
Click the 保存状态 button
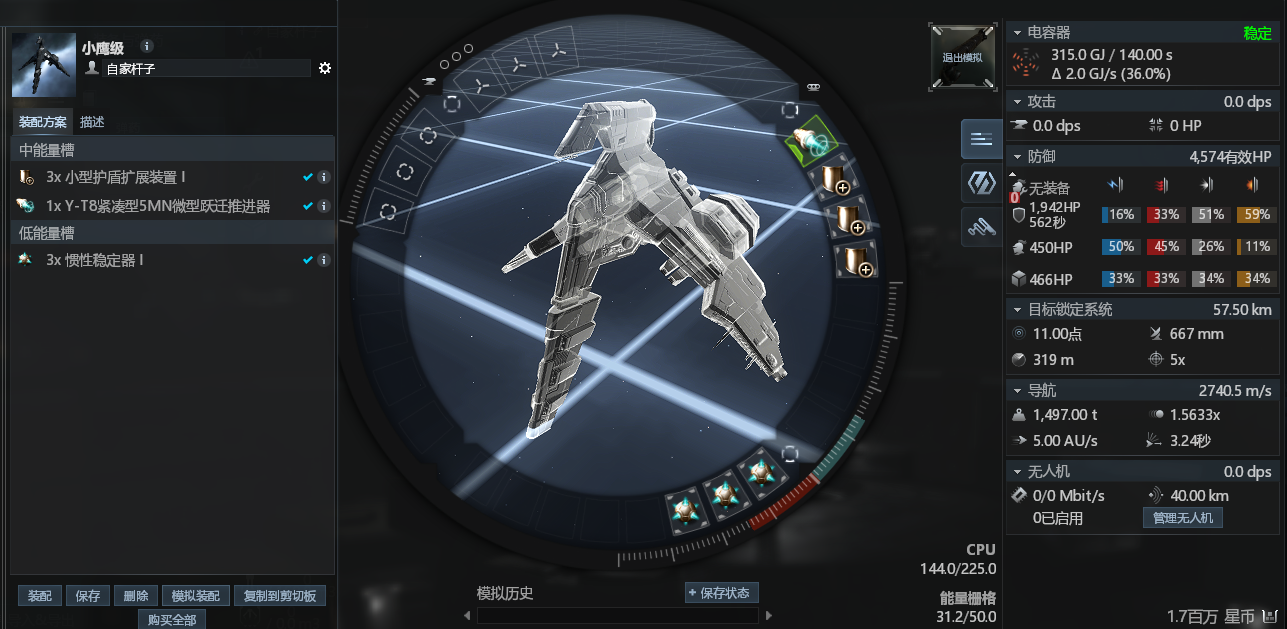click(721, 592)
